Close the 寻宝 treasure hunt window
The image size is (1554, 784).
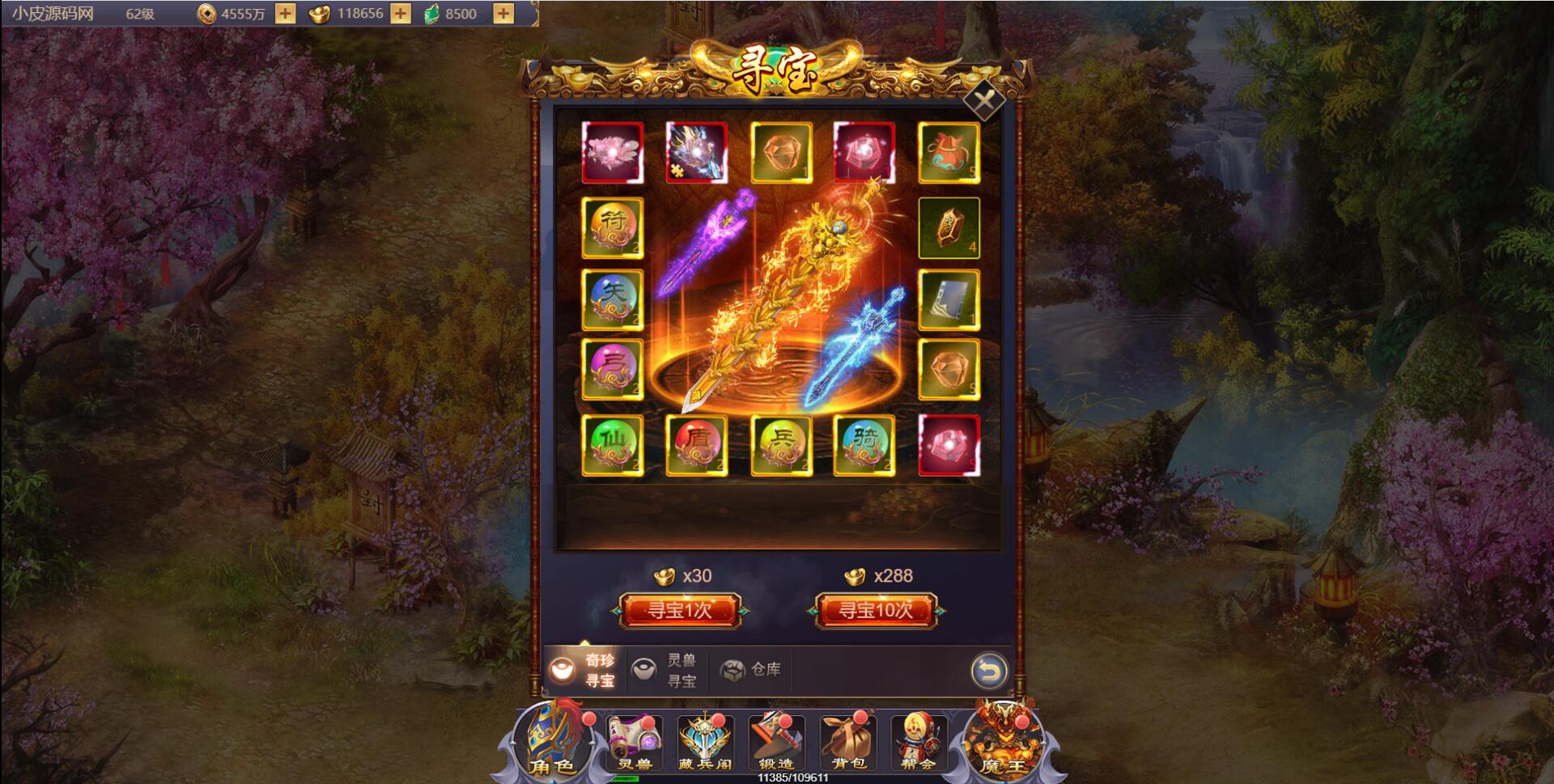984,101
